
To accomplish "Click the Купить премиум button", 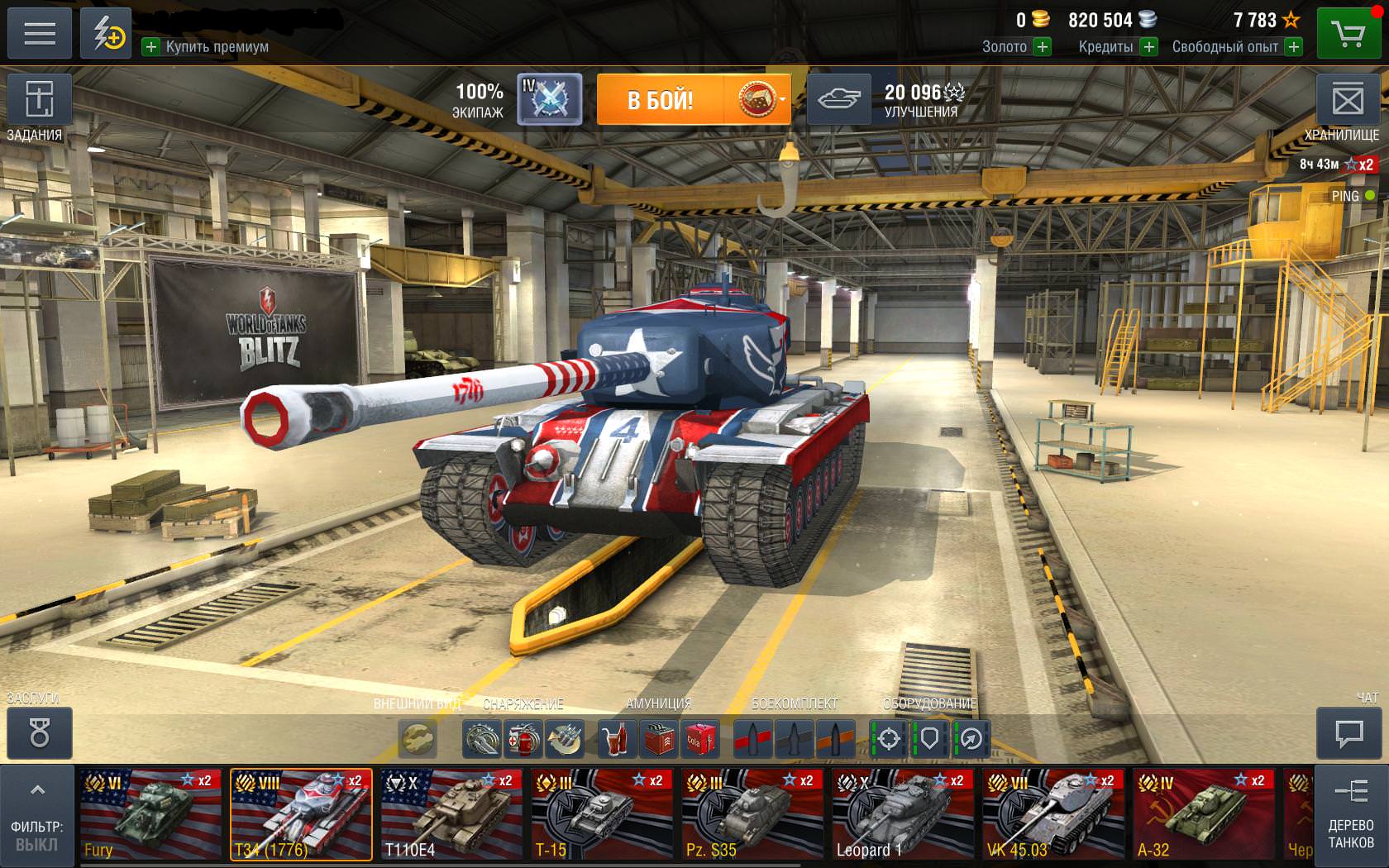I will pyautogui.click(x=206, y=47).
